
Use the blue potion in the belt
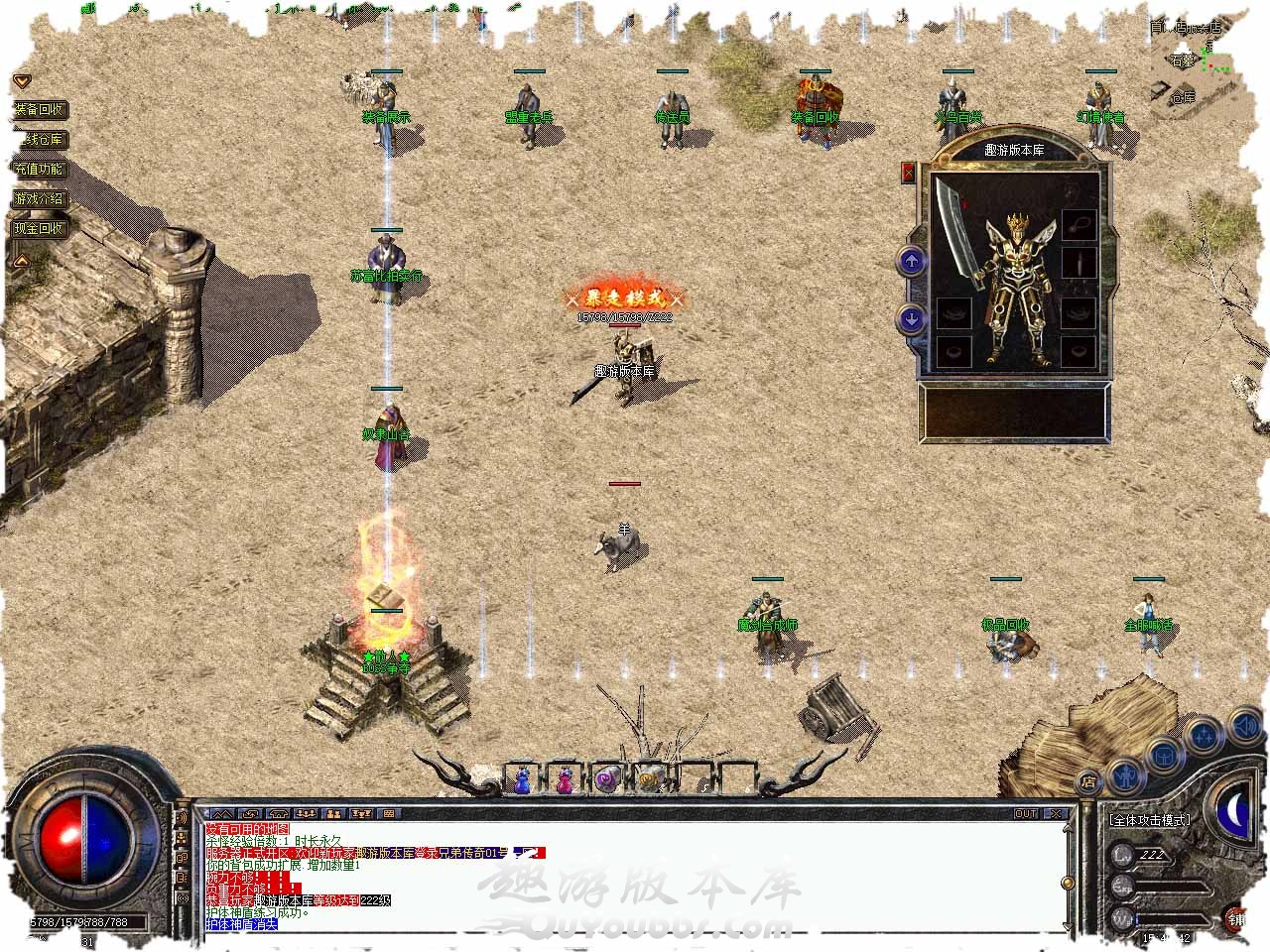coord(522,780)
